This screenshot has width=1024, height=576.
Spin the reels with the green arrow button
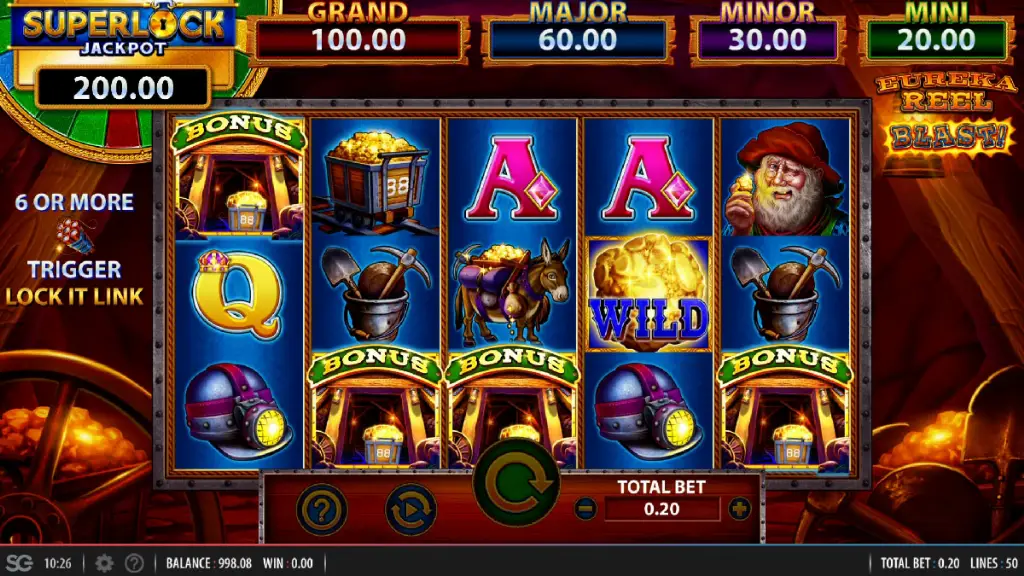[x=516, y=485]
